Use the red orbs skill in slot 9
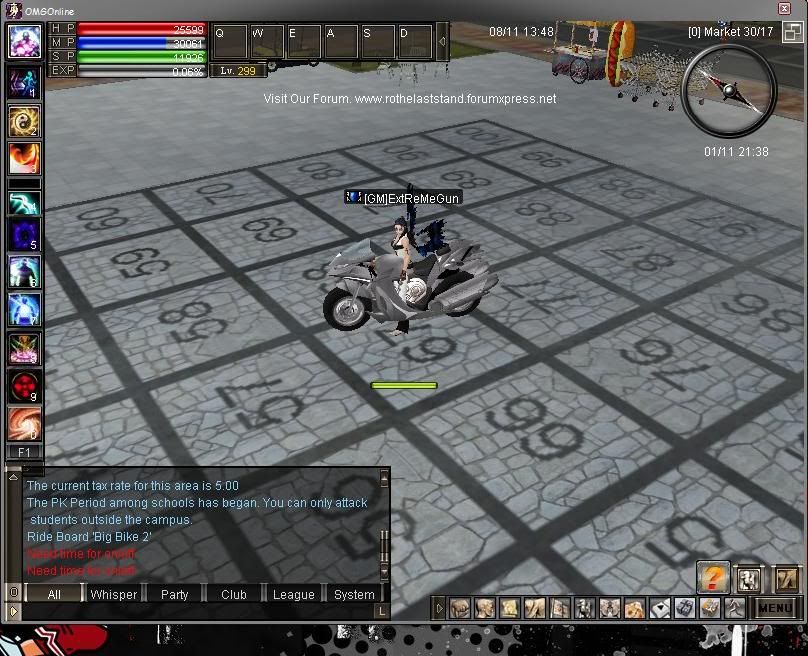Screen dimensions: 808x656 tap(24, 386)
